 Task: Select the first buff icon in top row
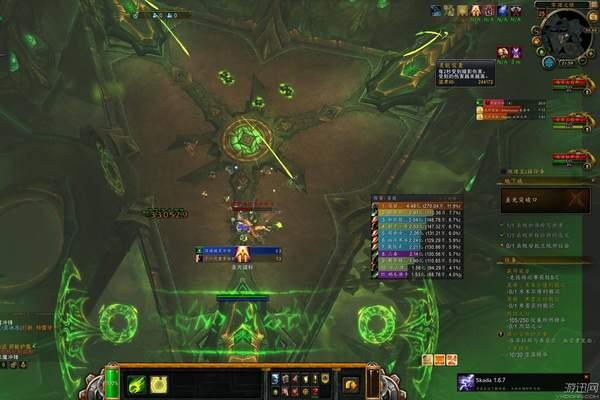pos(436,10)
